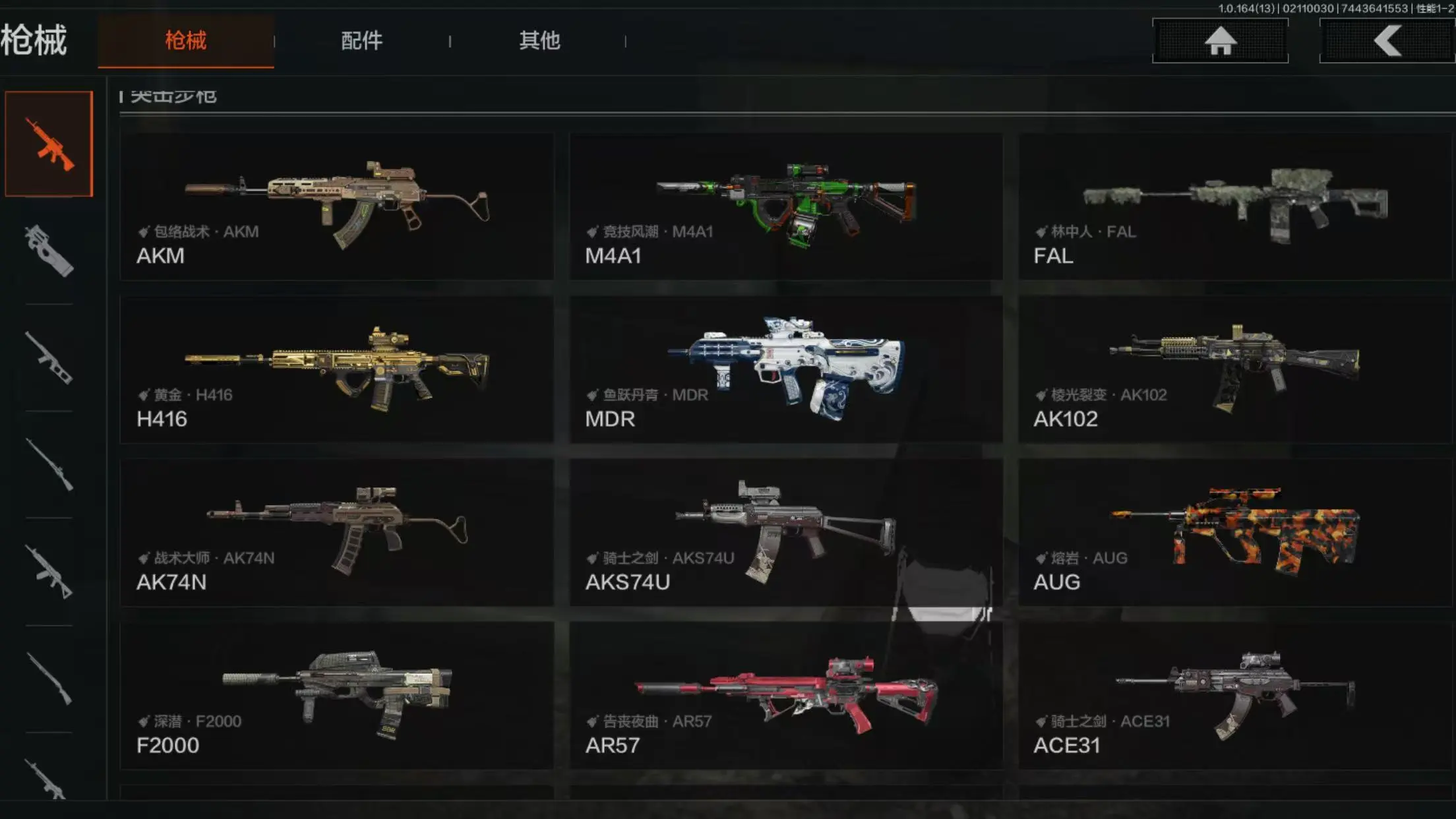1456x819 pixels.
Task: Open the ACE31 weapon card
Action: tap(1234, 696)
